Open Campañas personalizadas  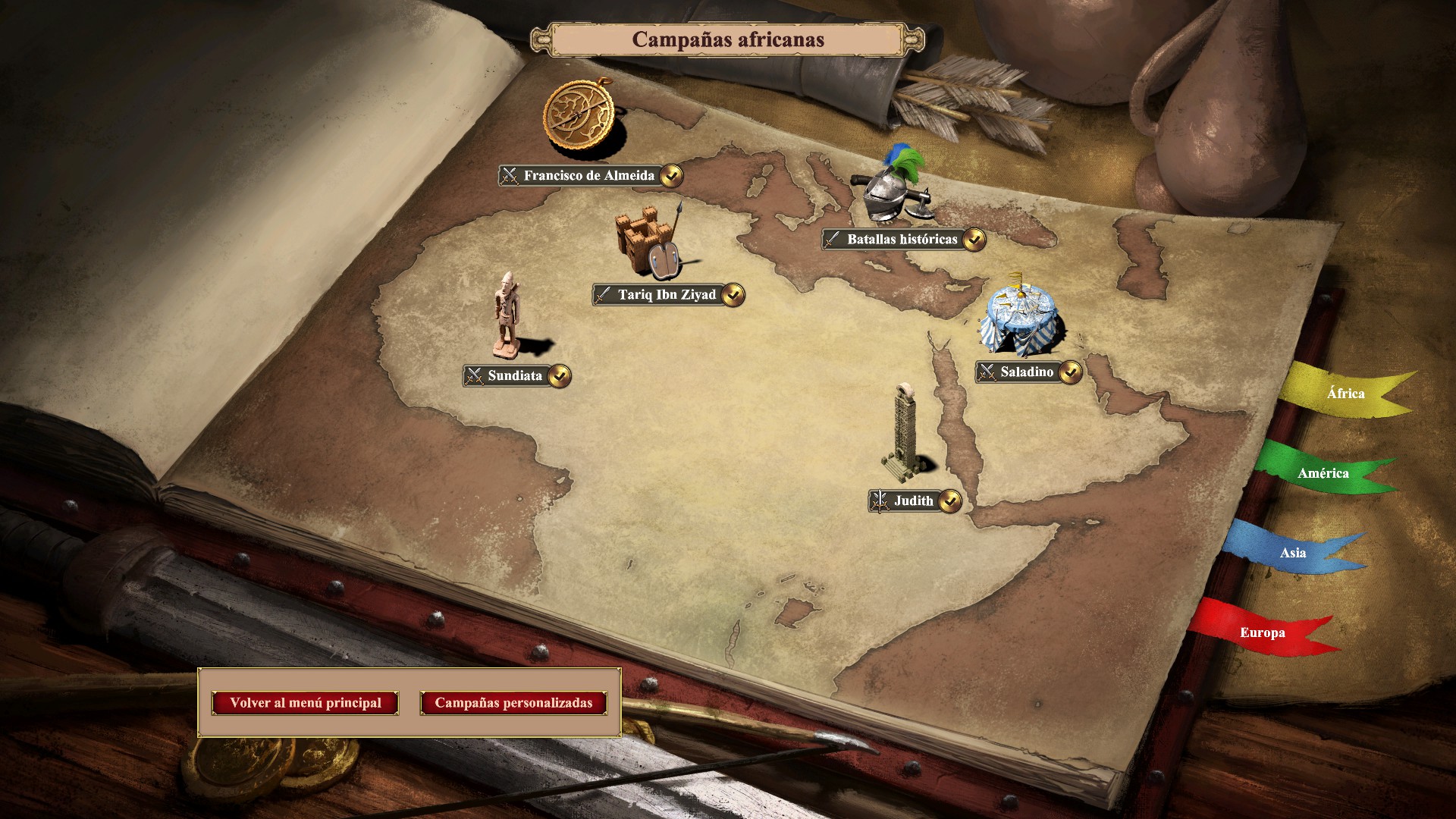(x=513, y=703)
